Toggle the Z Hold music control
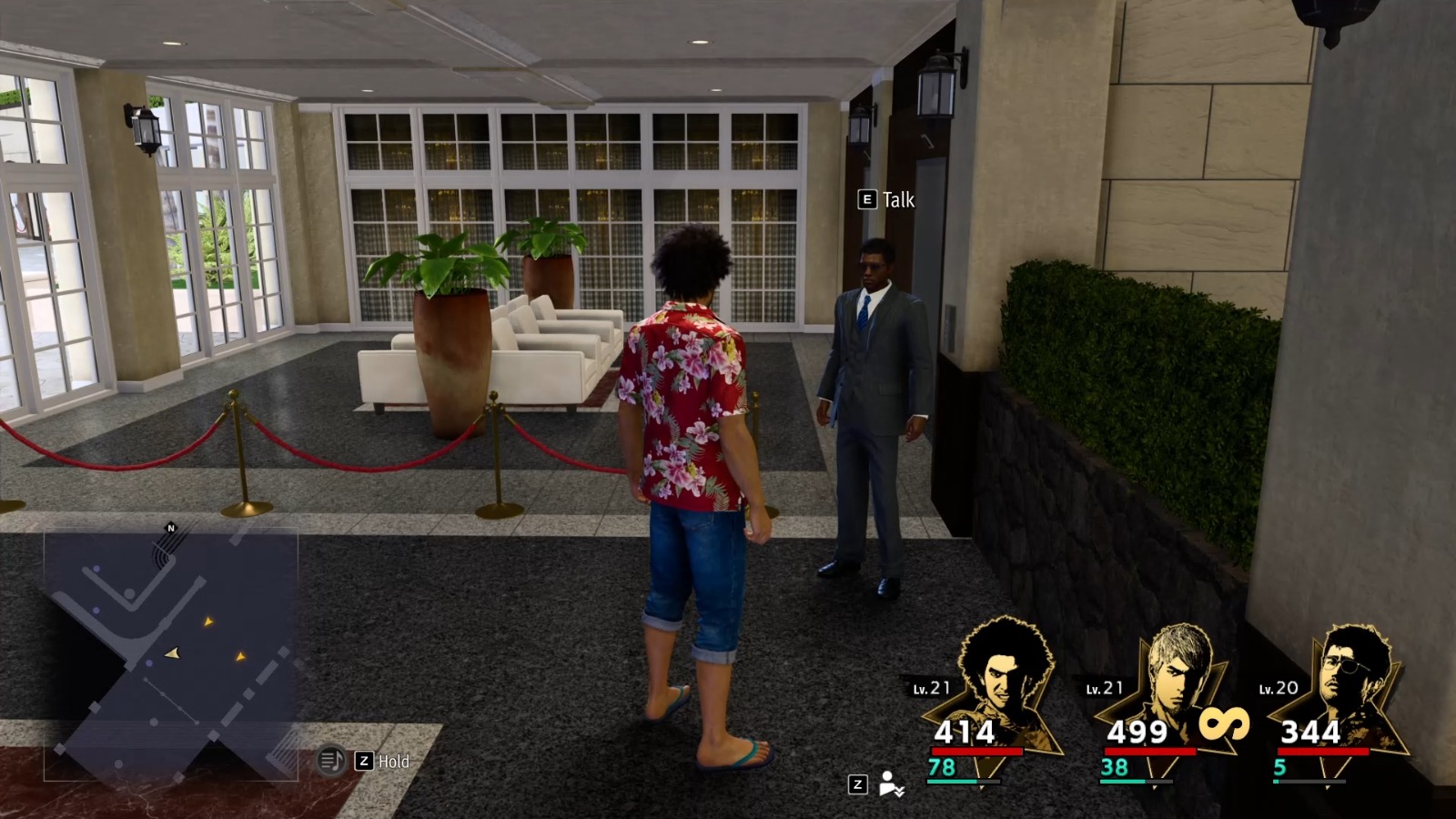Image resolution: width=1456 pixels, height=819 pixels. coord(362,761)
